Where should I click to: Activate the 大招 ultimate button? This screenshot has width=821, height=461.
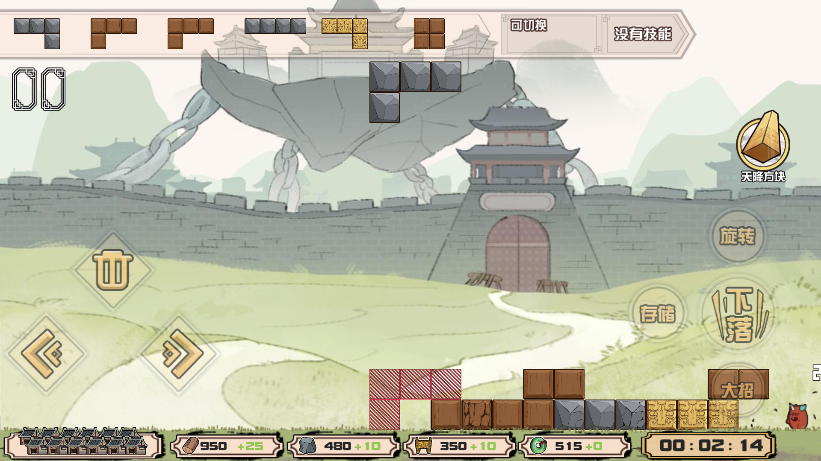738,388
